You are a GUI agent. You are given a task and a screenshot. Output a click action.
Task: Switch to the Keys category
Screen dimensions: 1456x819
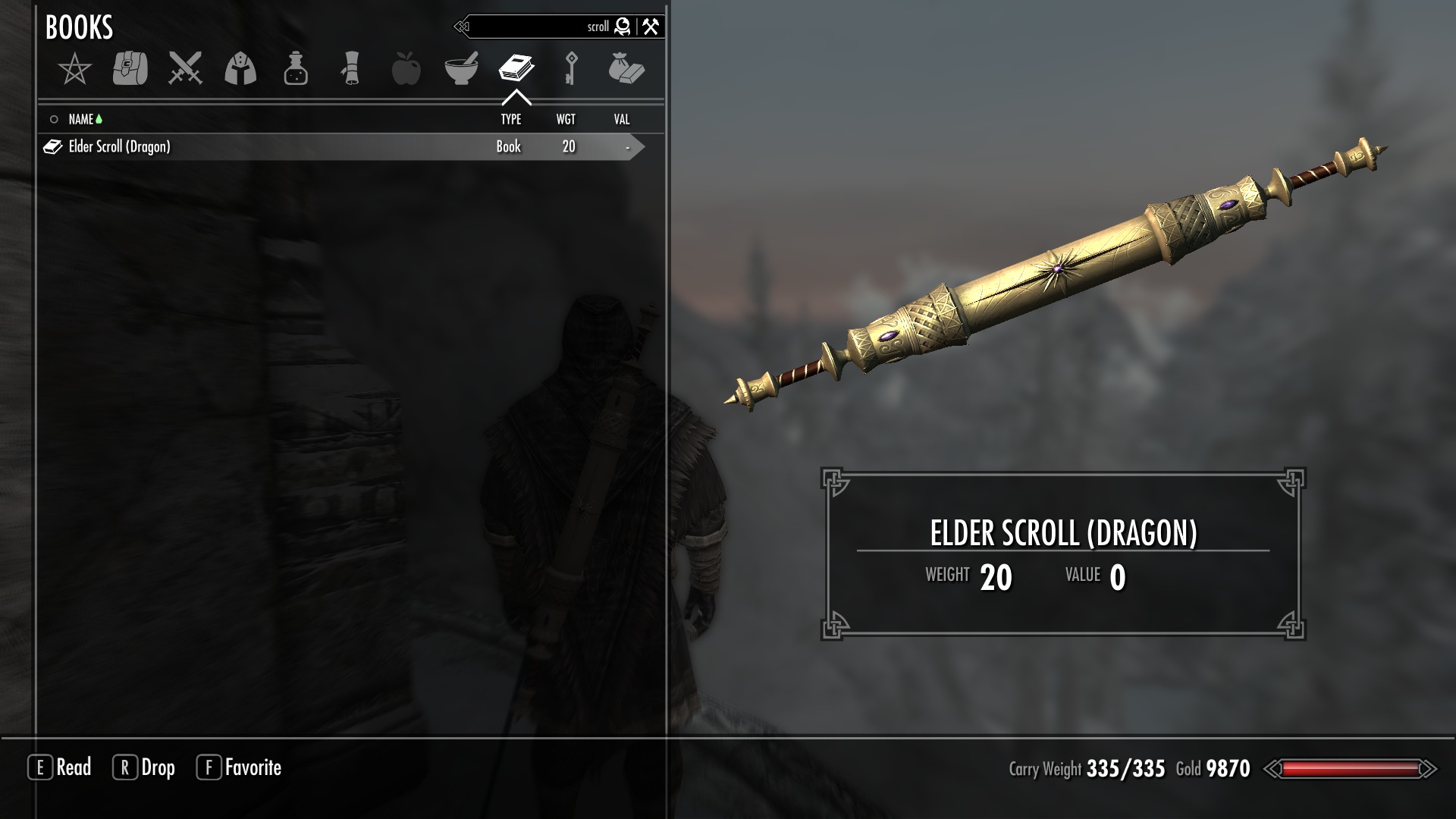tap(571, 69)
